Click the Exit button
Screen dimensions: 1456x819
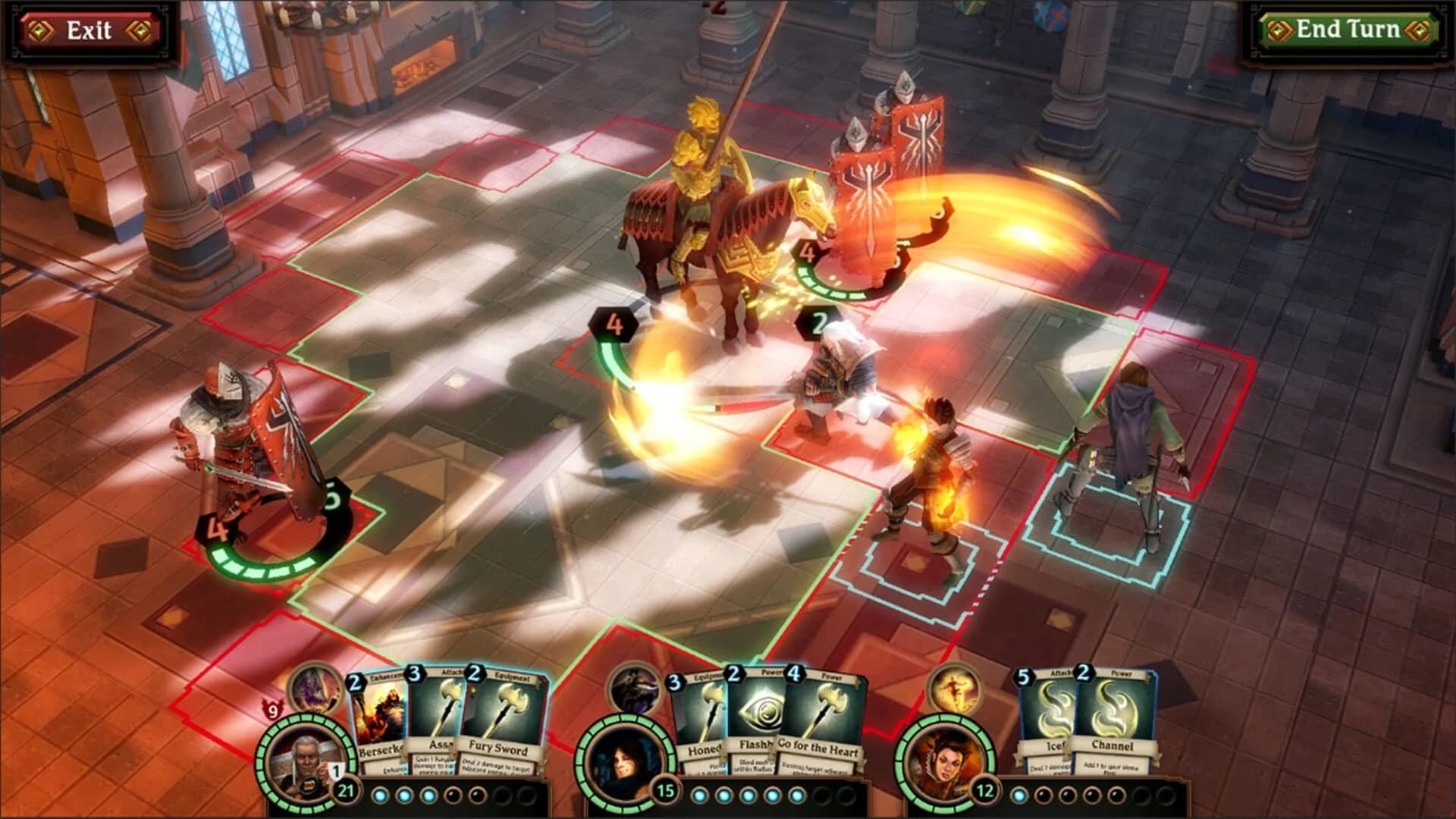[x=91, y=30]
